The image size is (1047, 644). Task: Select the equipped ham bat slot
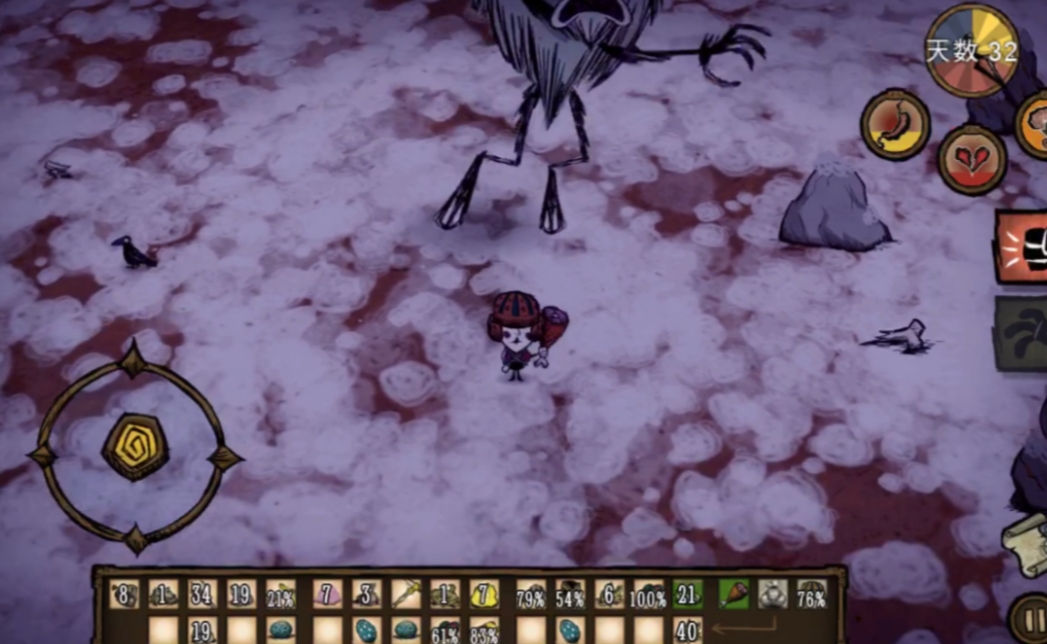click(733, 595)
